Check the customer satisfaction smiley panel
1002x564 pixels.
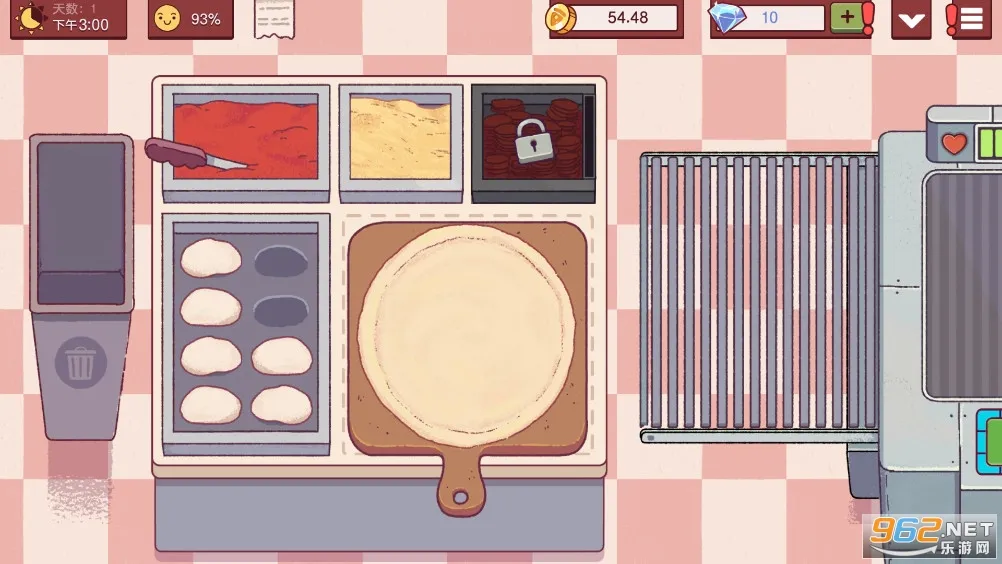[190, 19]
